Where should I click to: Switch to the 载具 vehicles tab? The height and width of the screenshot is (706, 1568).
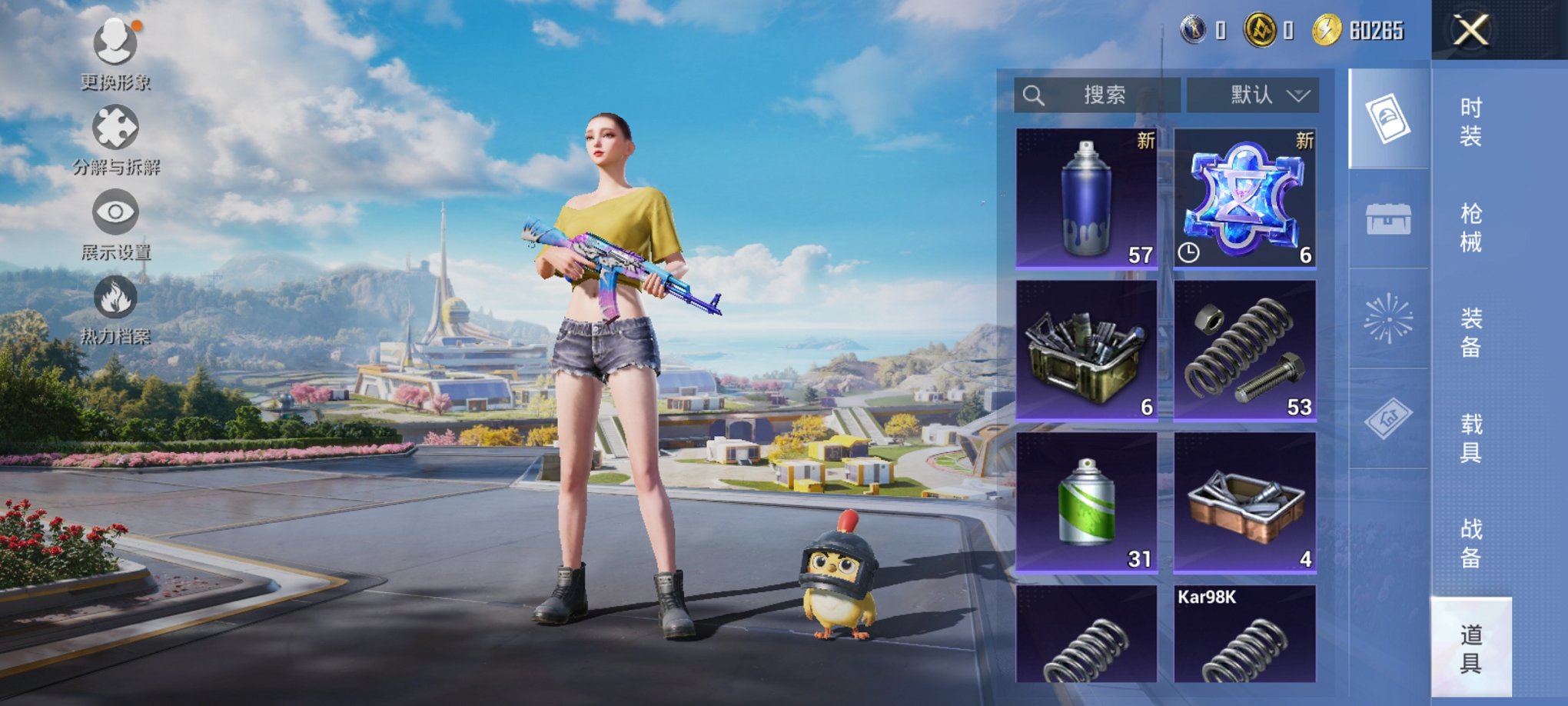pyautogui.click(x=1470, y=438)
